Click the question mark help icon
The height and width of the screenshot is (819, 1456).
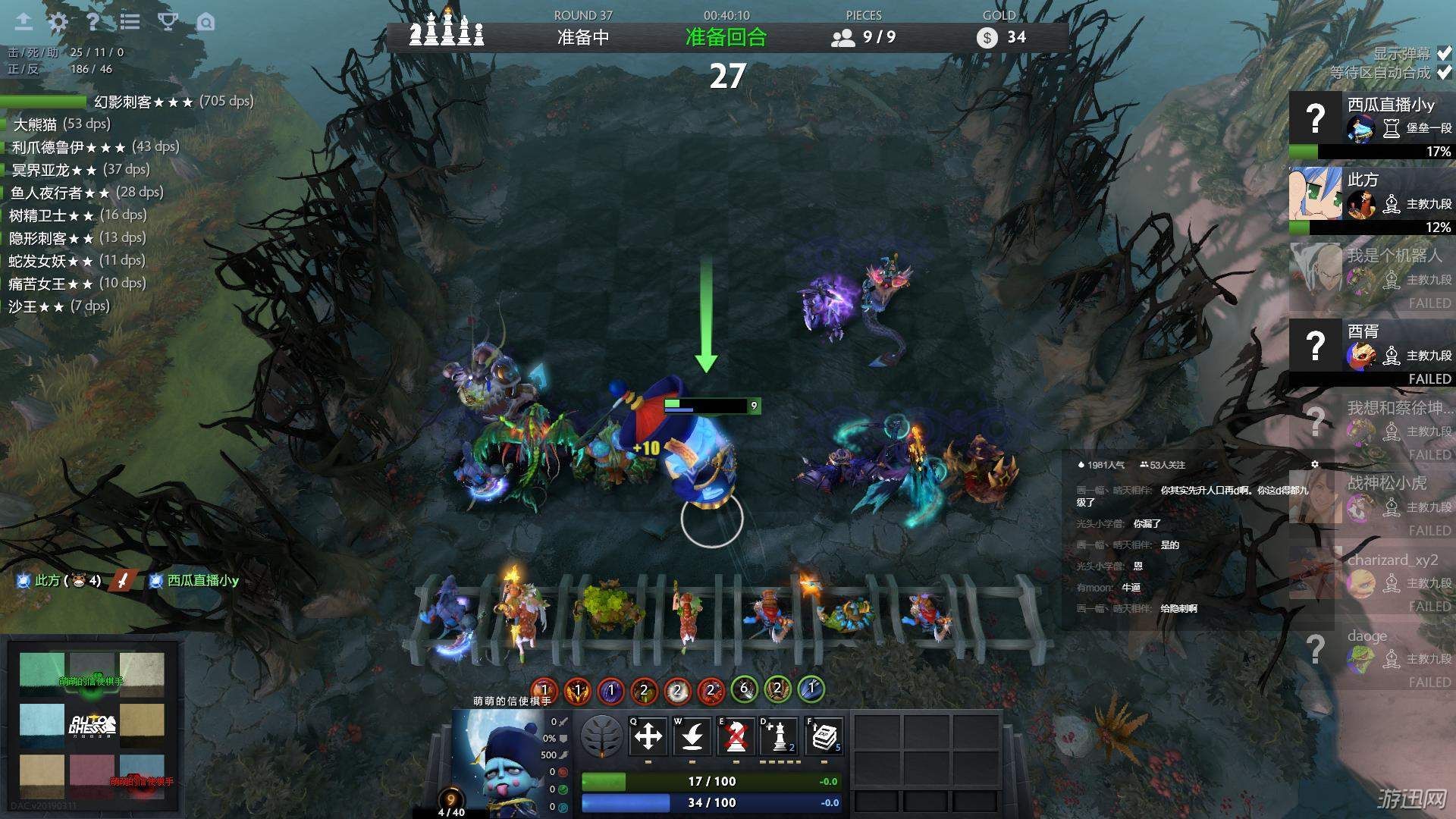tap(93, 22)
